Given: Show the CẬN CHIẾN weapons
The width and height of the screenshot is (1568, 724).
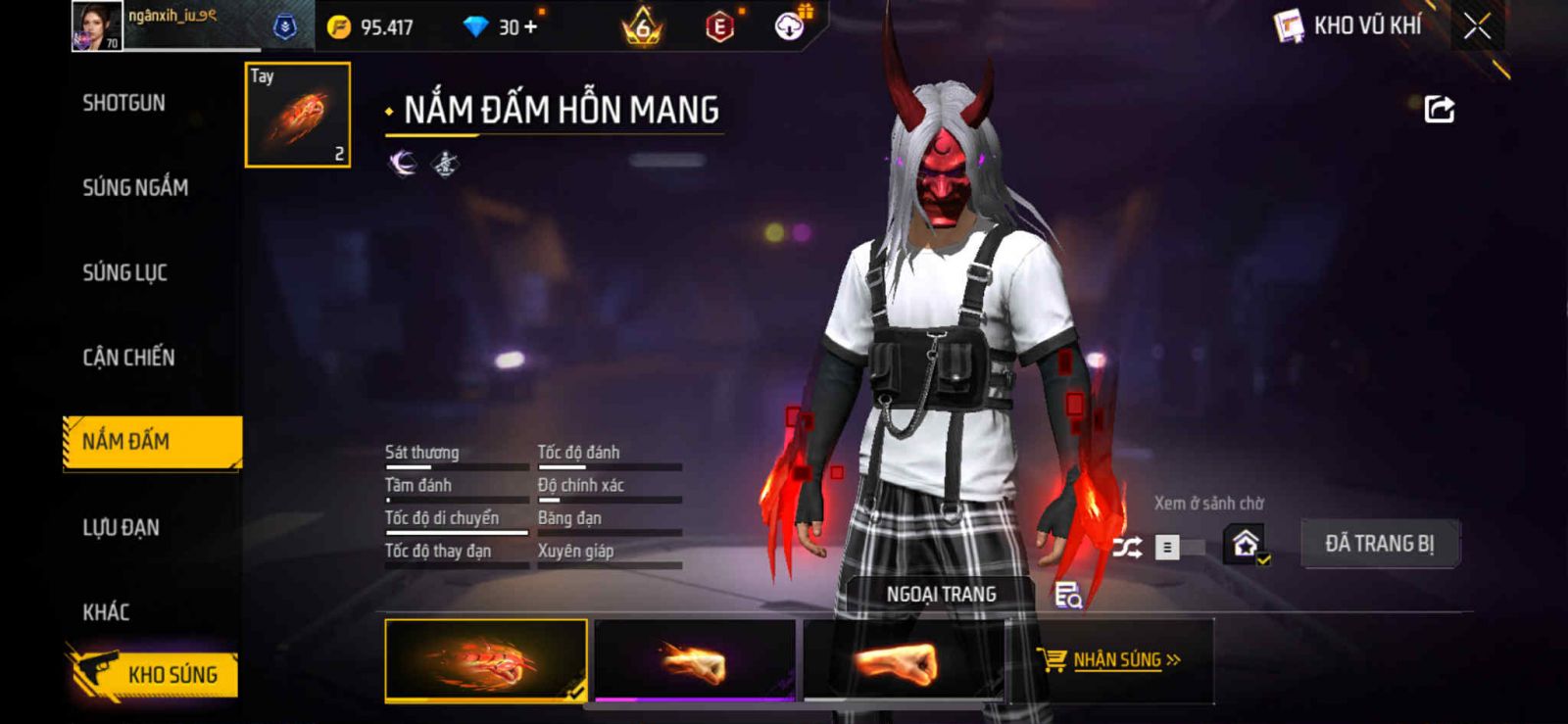Looking at the screenshot, I should pyautogui.click(x=128, y=358).
